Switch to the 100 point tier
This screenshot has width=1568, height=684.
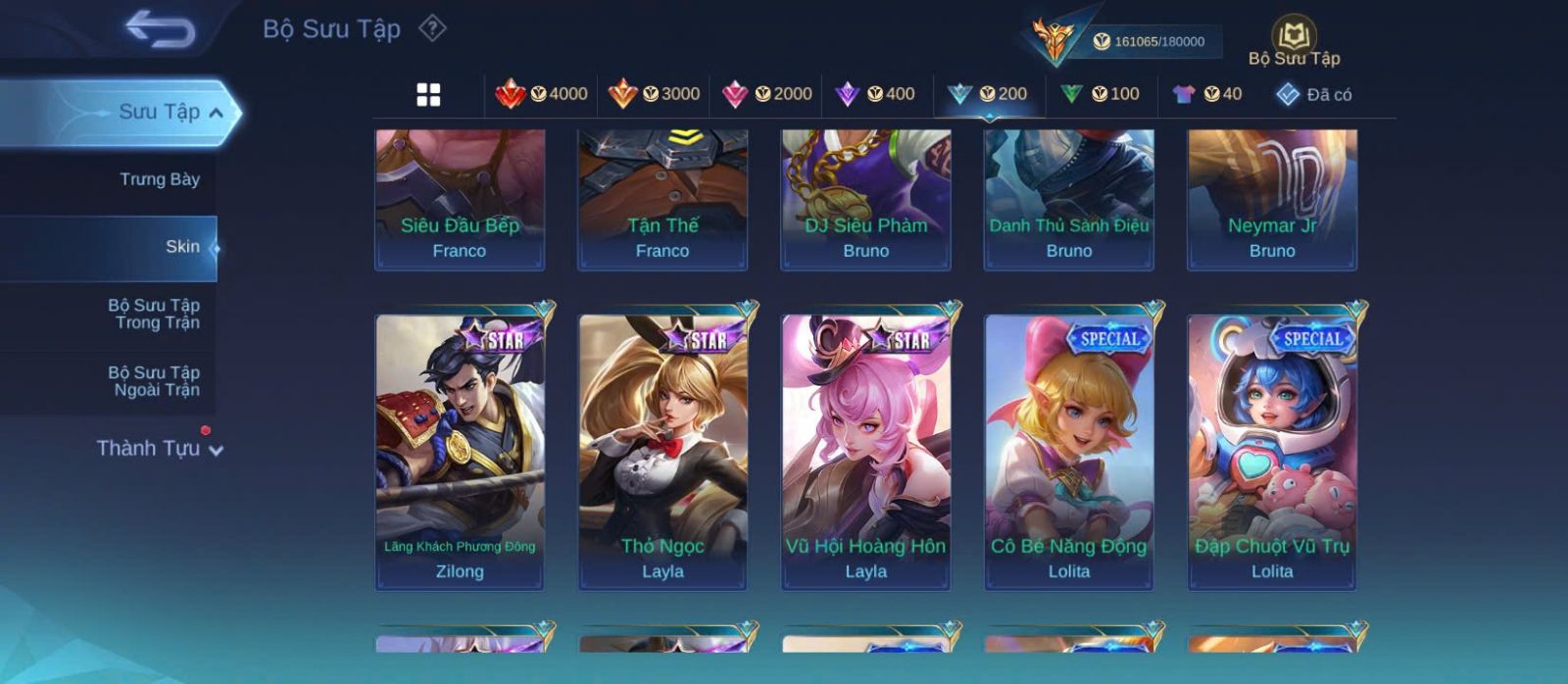point(1100,94)
